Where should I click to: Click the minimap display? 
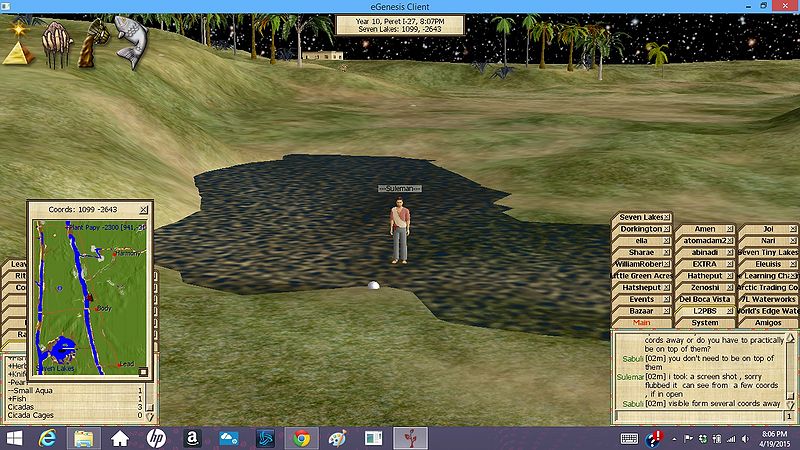point(89,295)
